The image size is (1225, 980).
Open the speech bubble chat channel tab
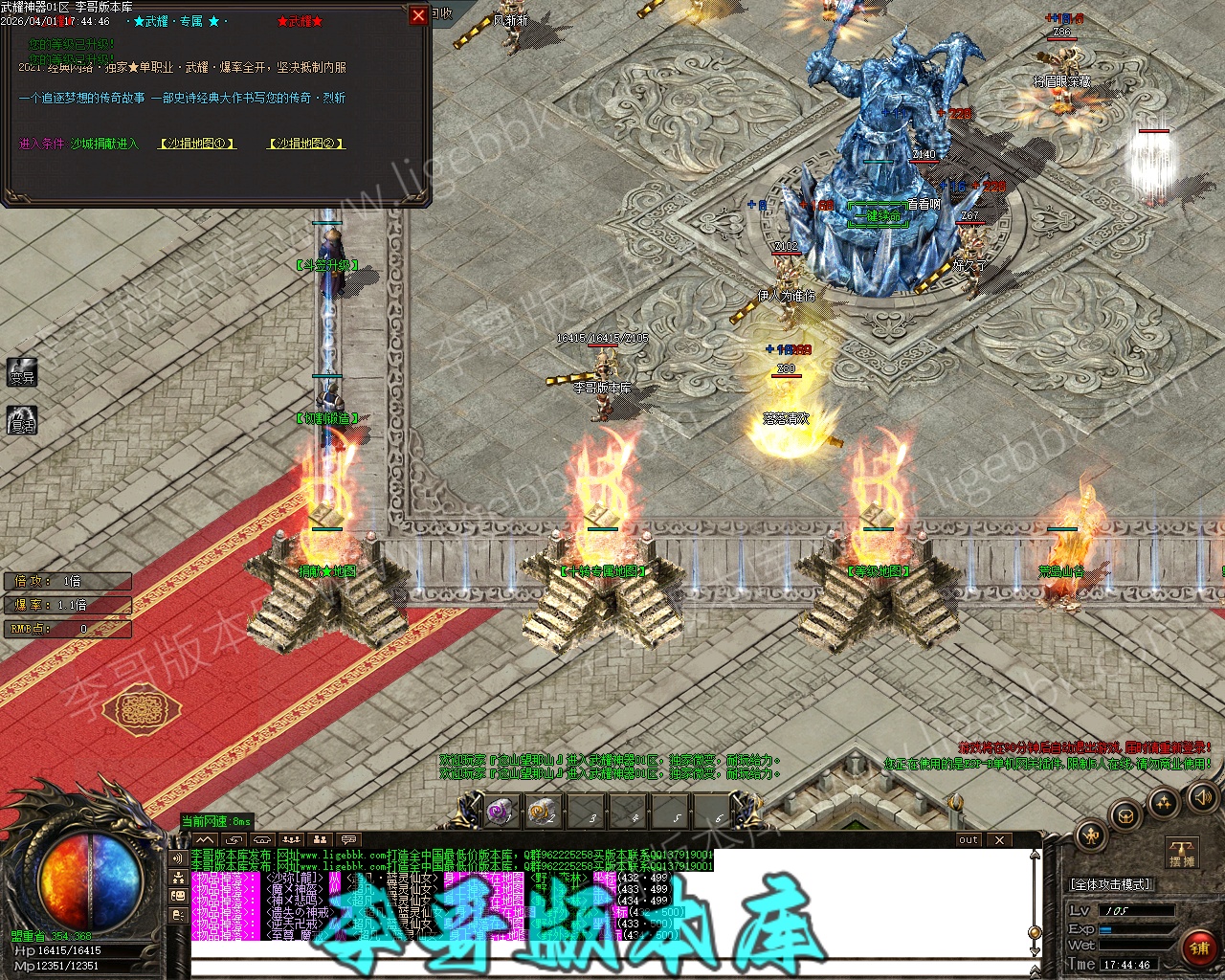tap(348, 840)
